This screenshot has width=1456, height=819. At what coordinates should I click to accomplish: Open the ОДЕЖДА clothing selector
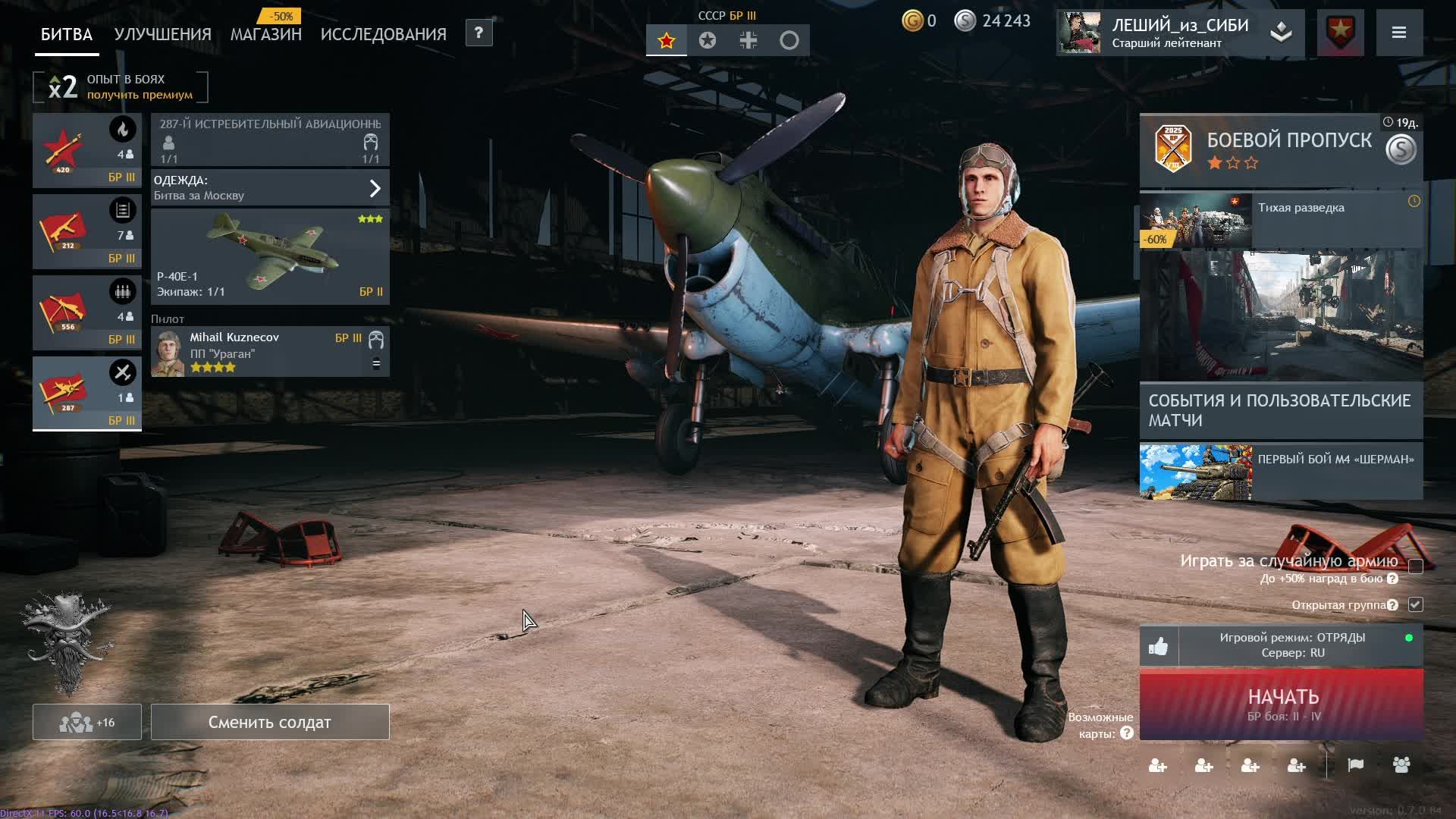click(270, 188)
